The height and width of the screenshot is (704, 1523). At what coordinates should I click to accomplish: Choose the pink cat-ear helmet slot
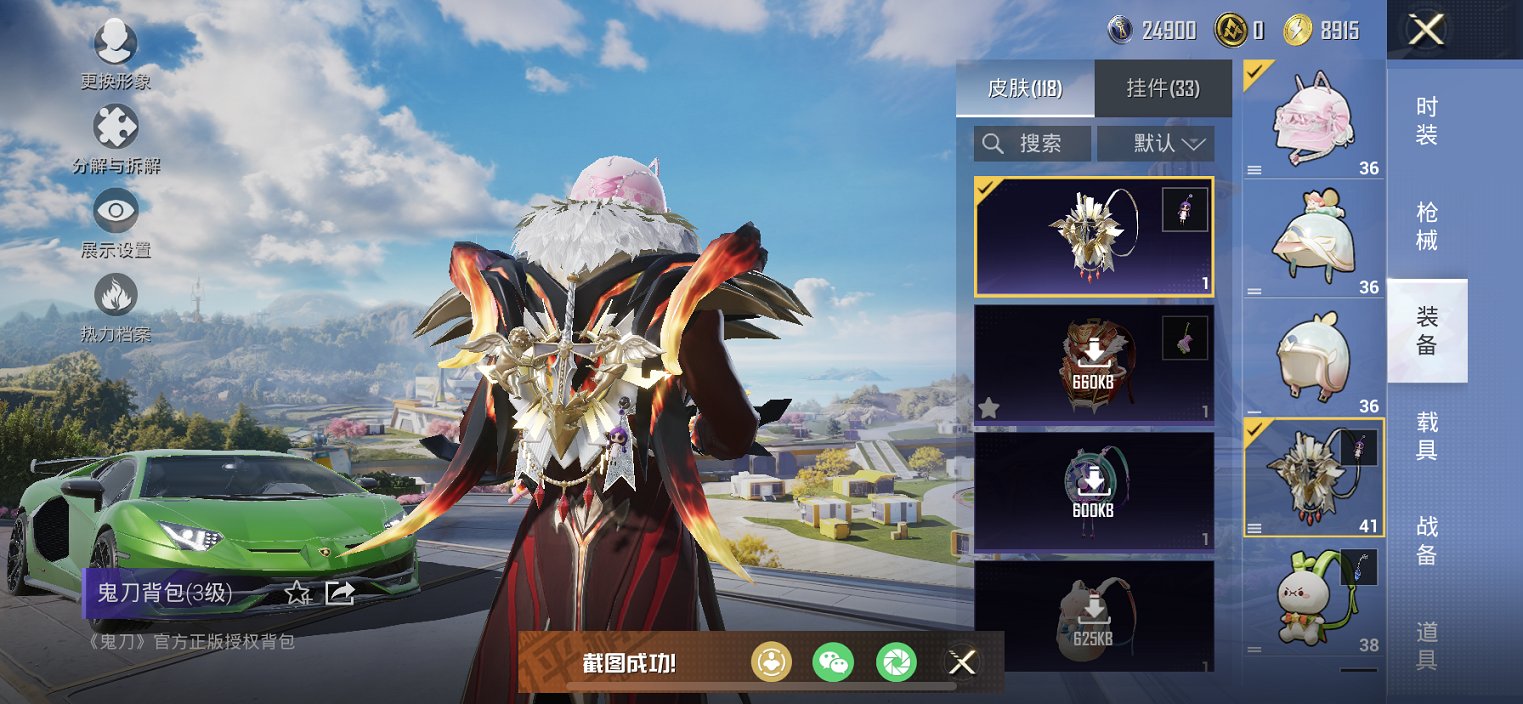coord(1313,118)
